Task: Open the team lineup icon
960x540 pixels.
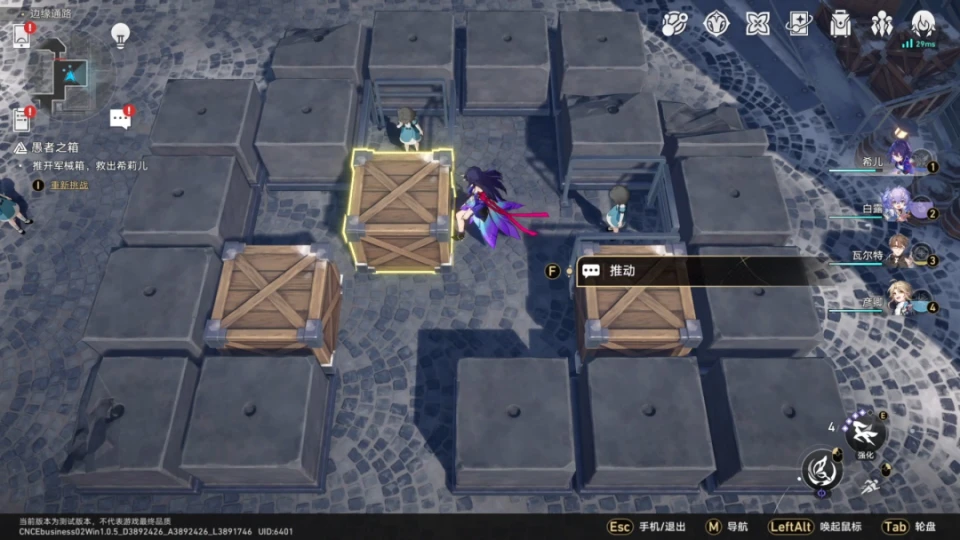Action: point(881,23)
